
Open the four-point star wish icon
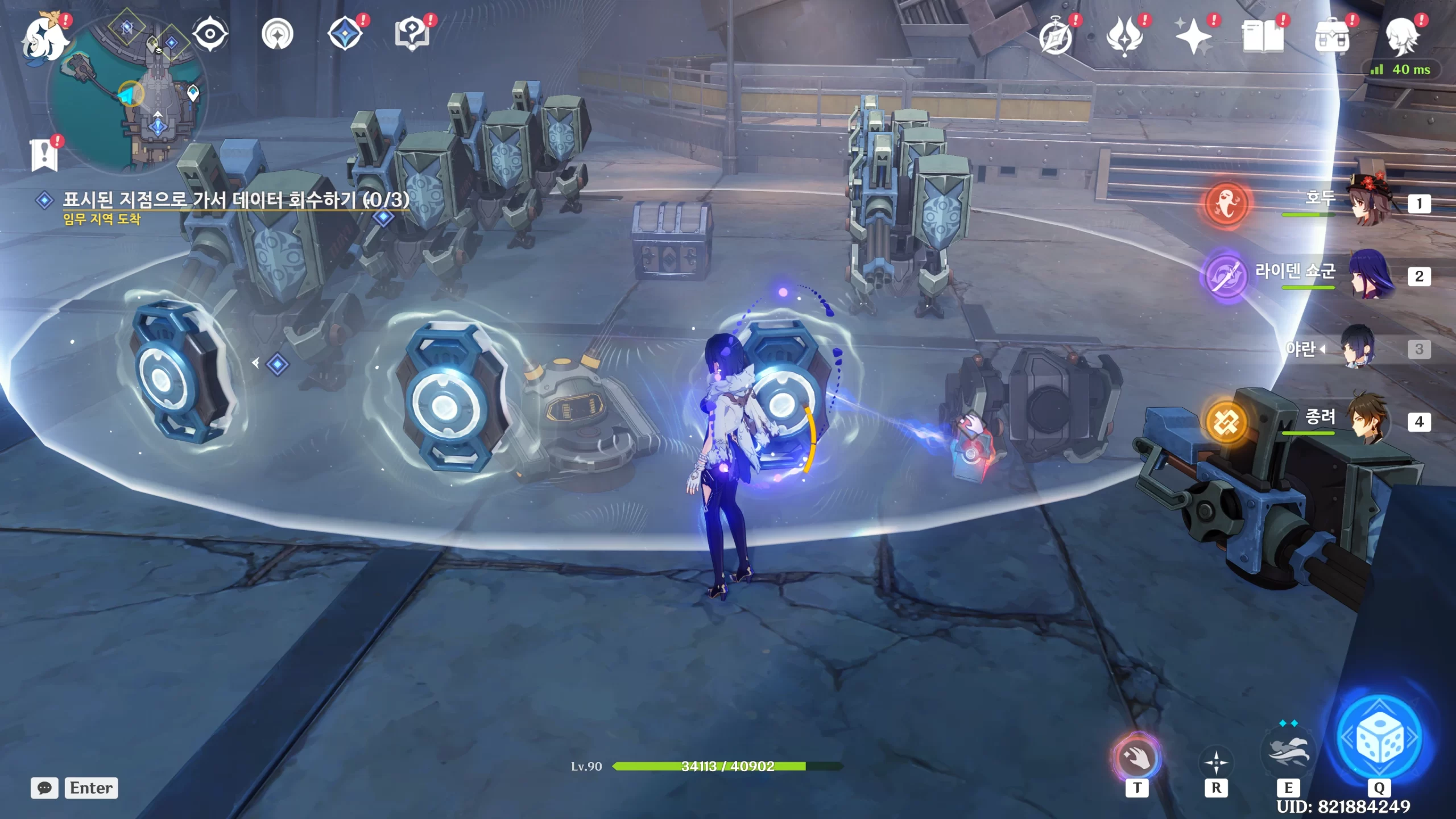(x=1193, y=37)
